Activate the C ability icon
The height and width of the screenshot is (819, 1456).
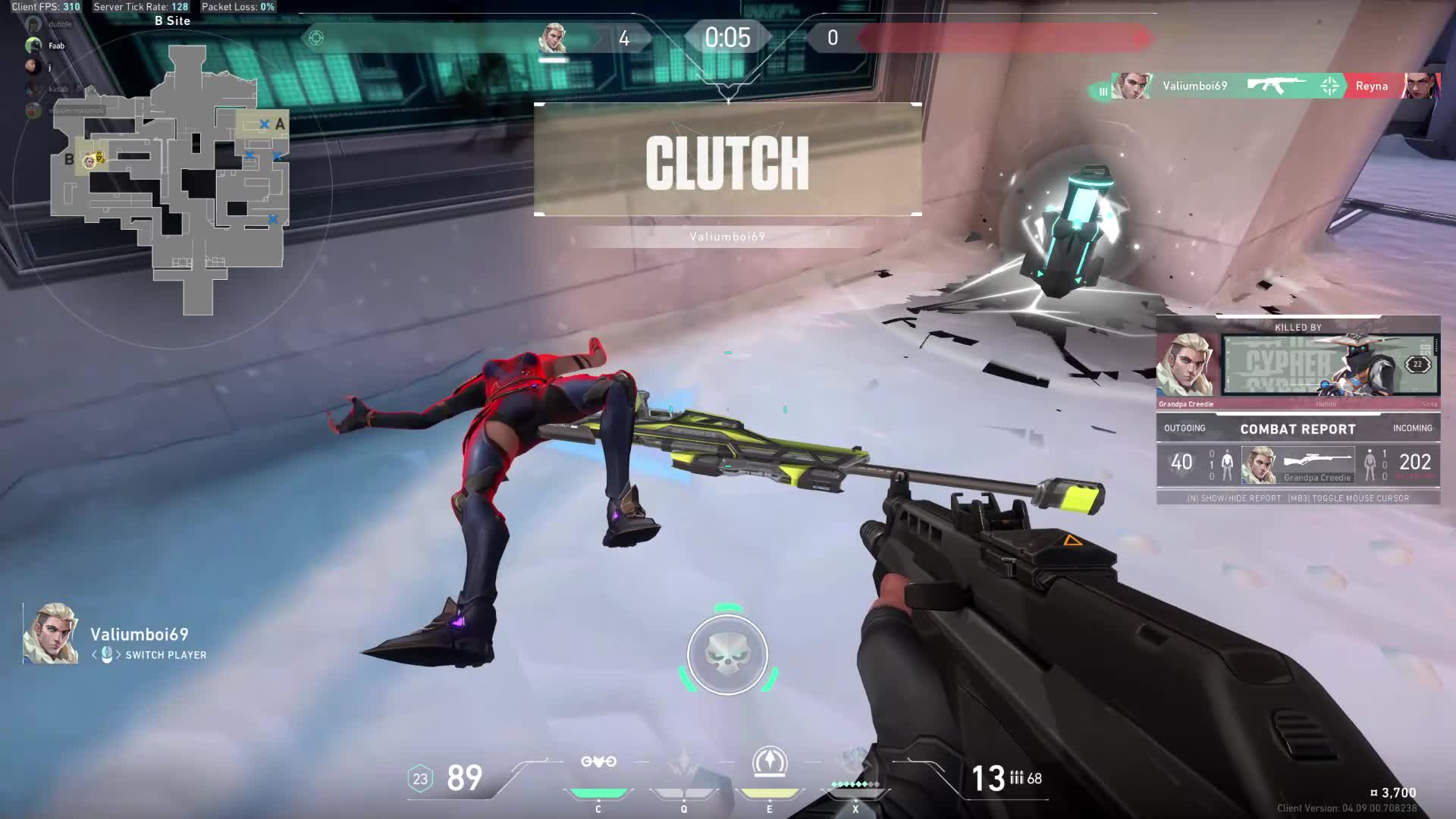(598, 763)
